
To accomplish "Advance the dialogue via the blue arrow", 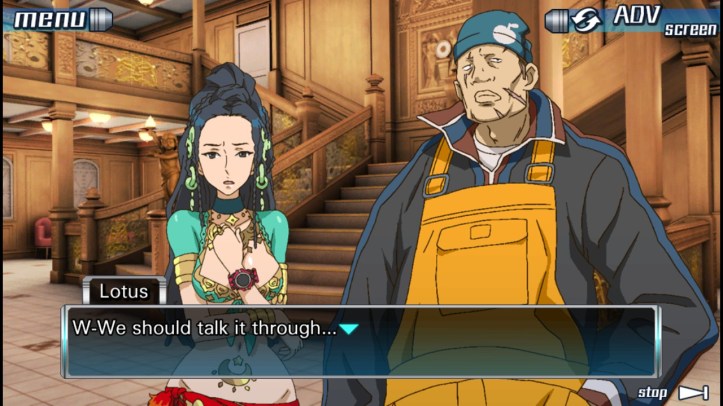I will [x=348, y=328].
